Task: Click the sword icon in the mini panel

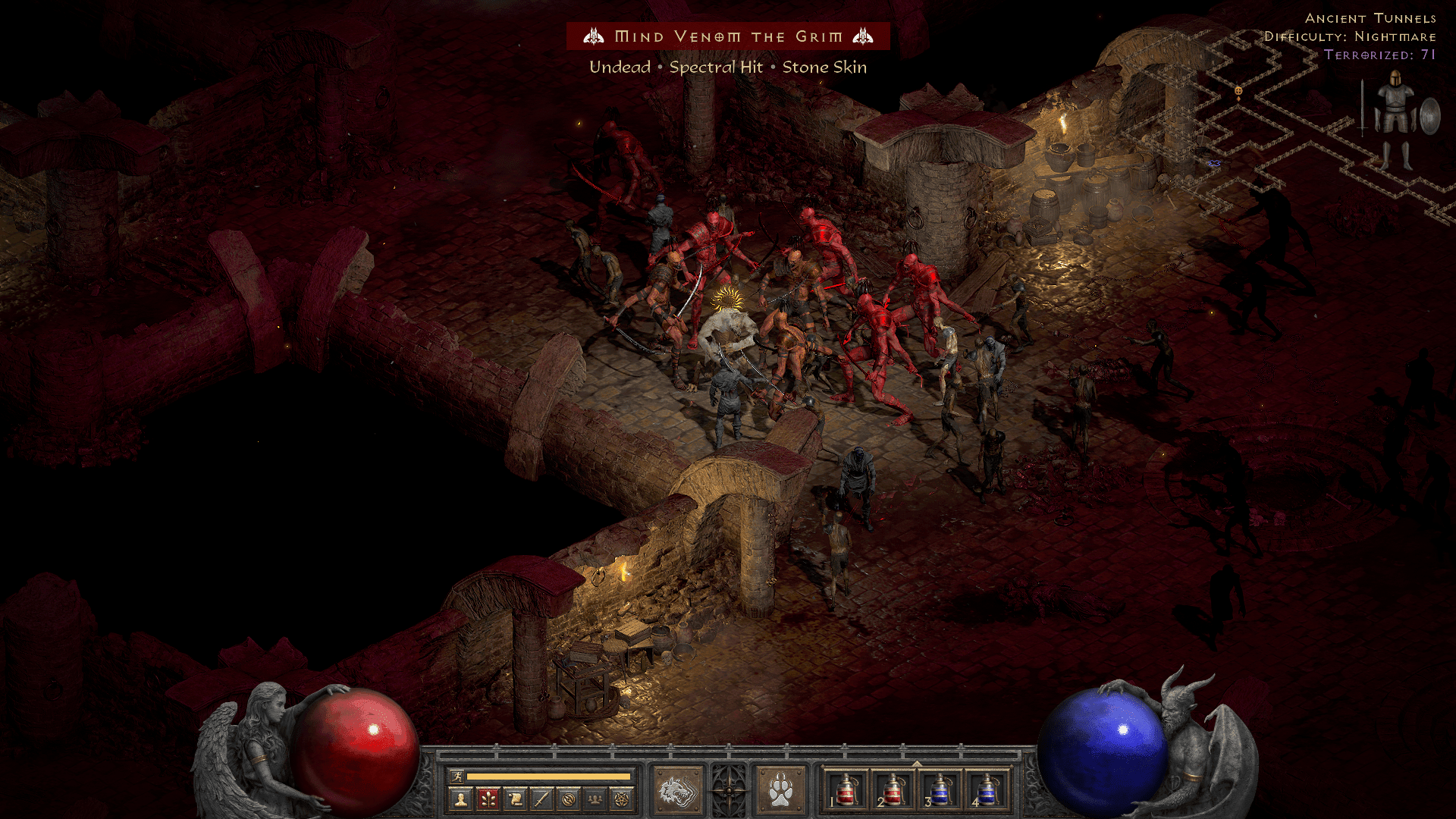Action: [x=541, y=799]
